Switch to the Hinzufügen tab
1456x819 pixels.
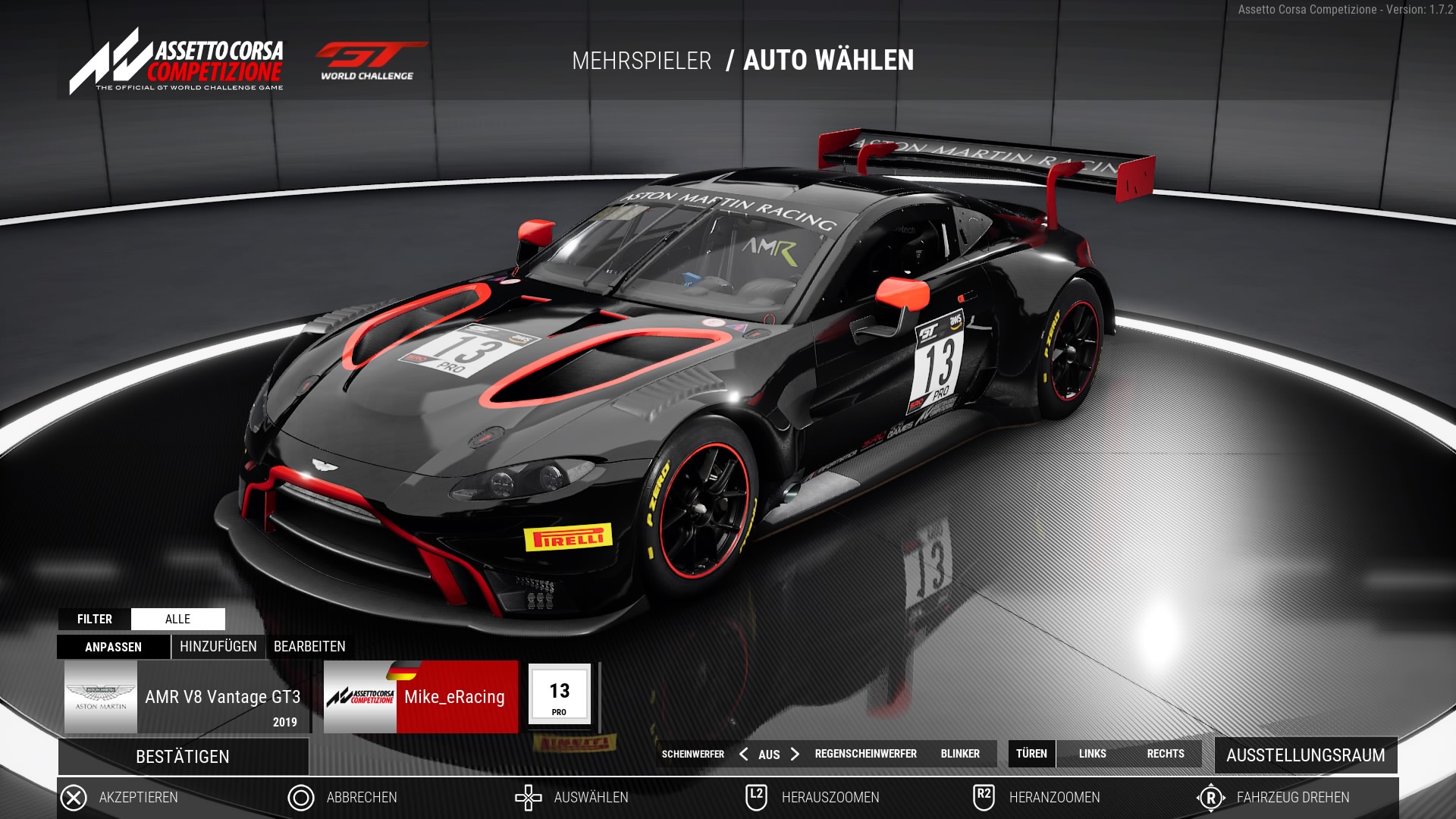tap(218, 647)
